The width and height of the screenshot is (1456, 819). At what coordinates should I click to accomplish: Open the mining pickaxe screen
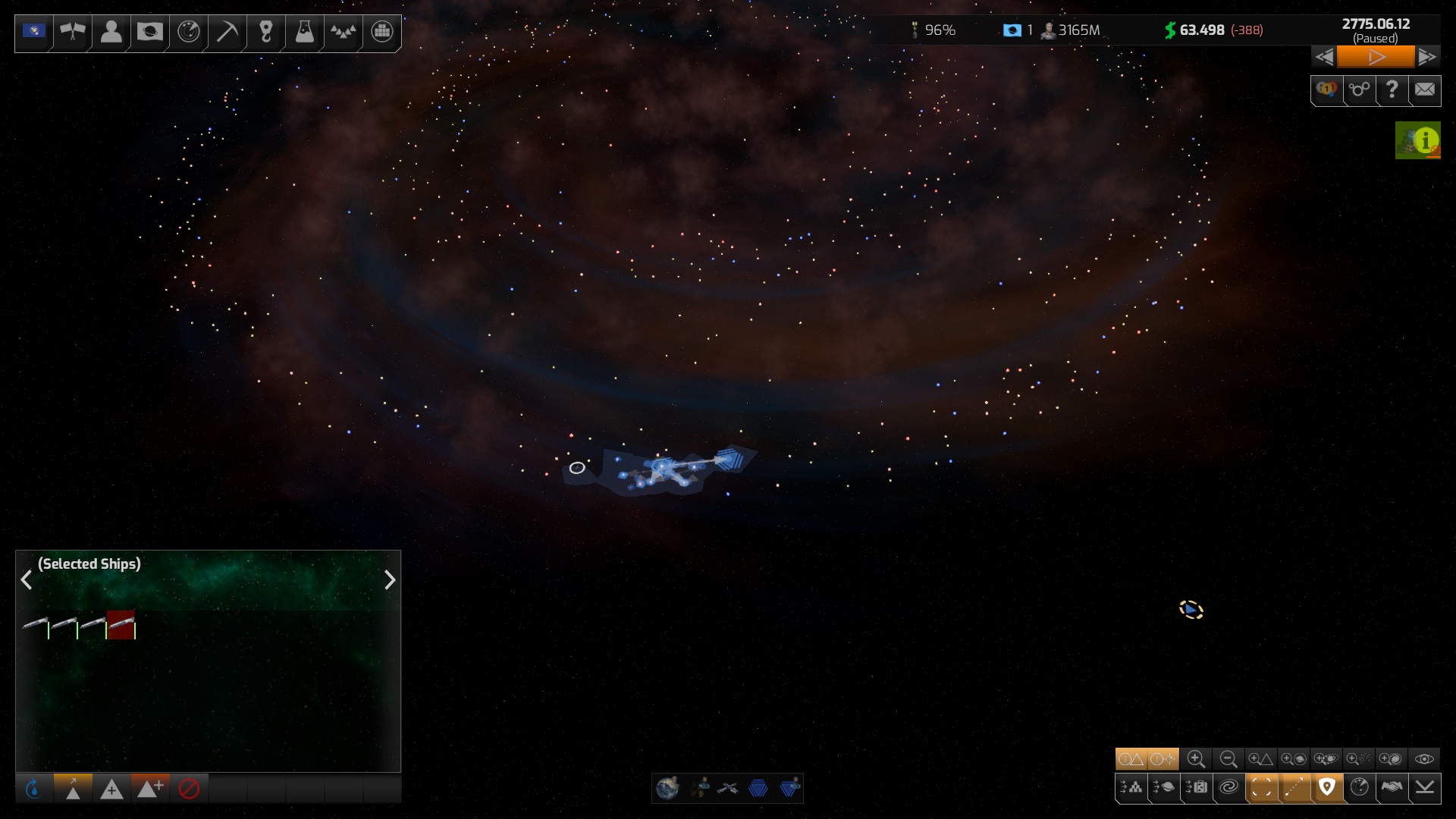[x=227, y=32]
